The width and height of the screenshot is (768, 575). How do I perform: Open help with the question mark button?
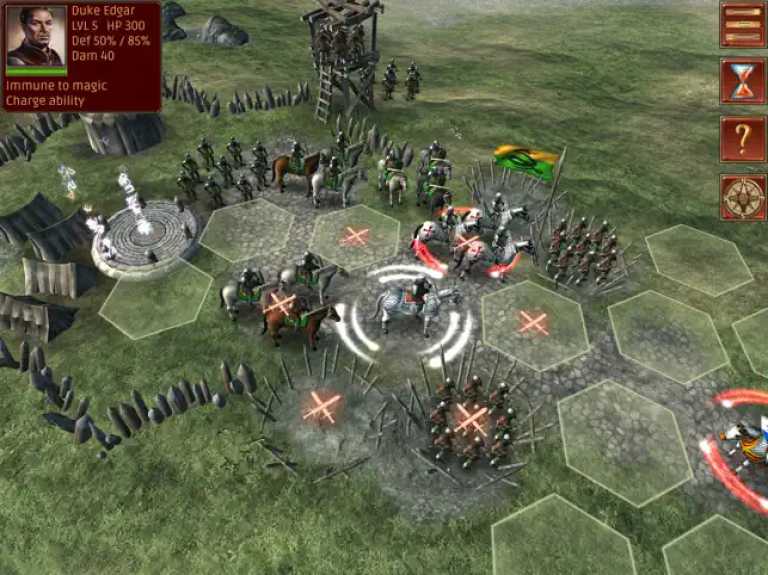tap(742, 138)
